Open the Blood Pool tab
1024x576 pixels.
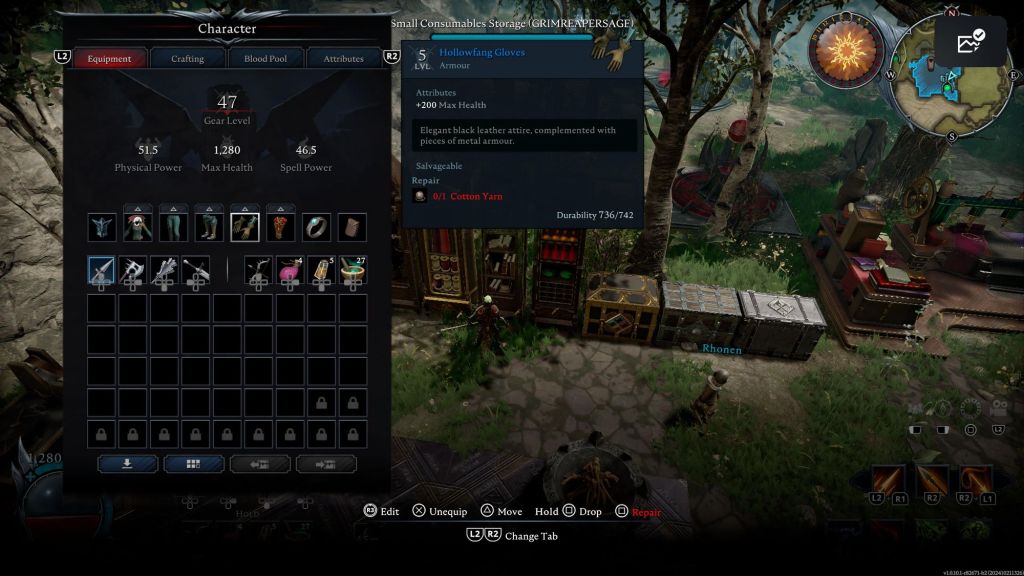pyautogui.click(x=265, y=58)
